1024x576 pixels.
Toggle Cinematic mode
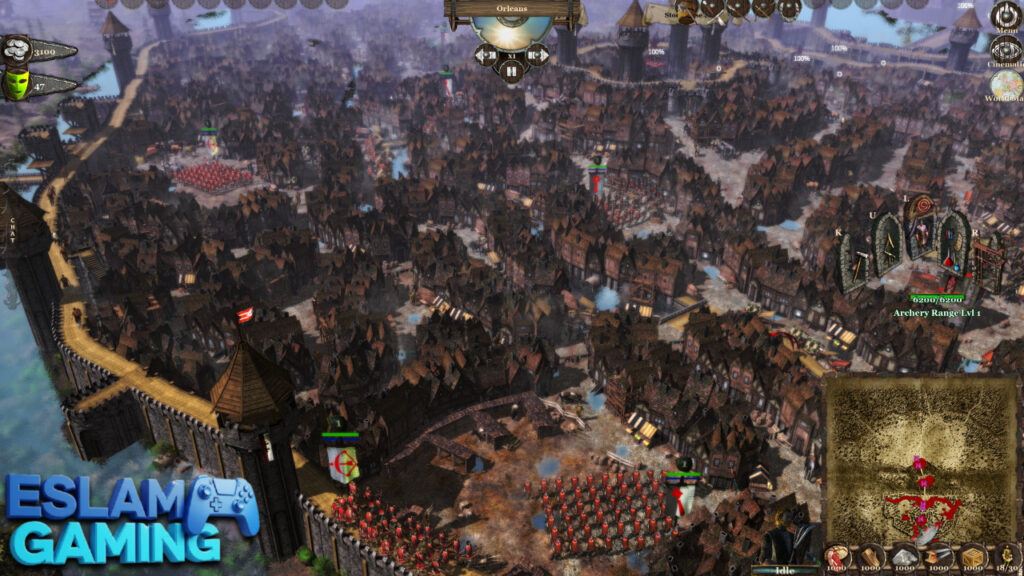(x=1005, y=48)
